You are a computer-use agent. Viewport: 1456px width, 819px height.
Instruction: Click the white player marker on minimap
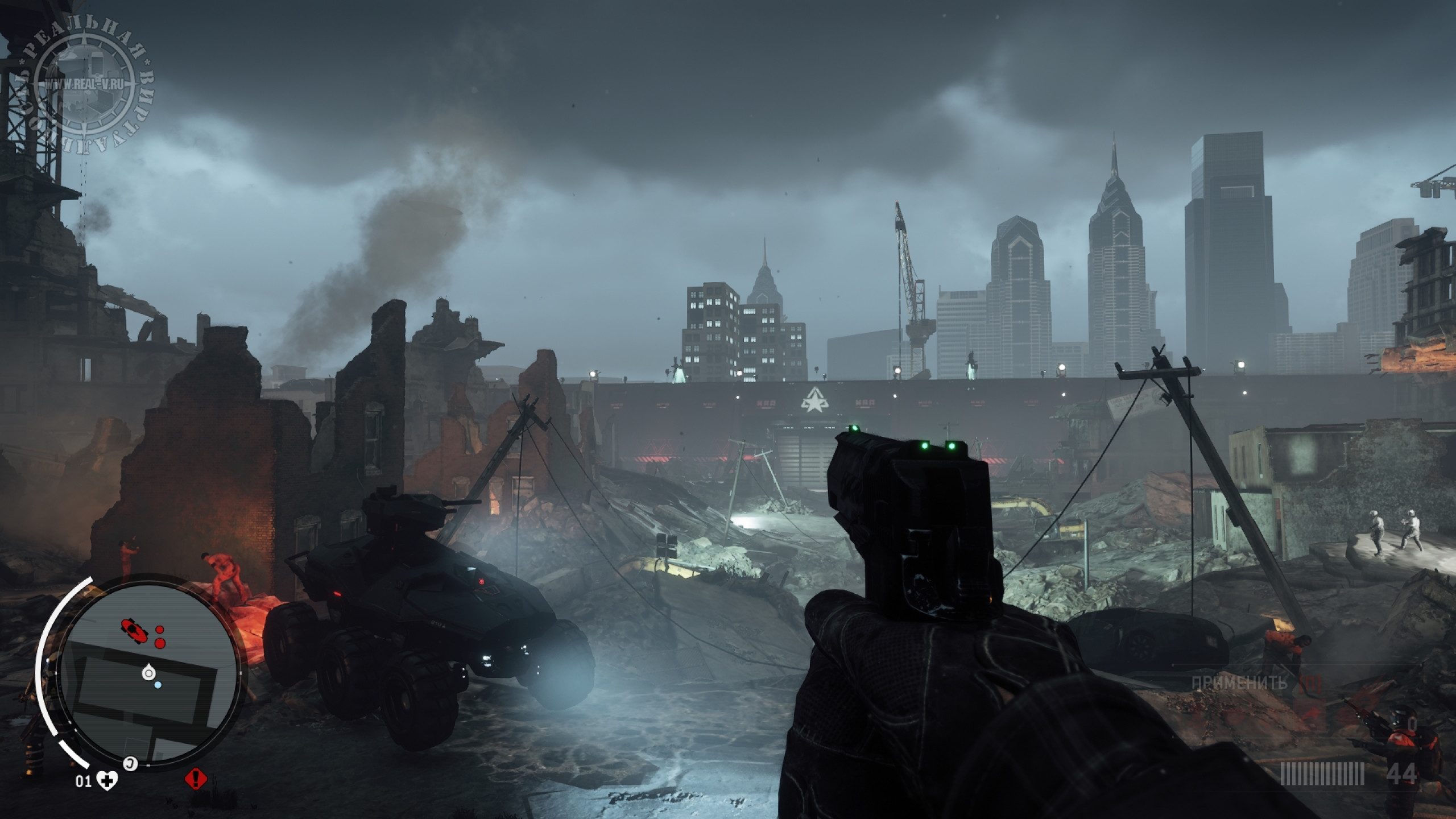click(148, 672)
